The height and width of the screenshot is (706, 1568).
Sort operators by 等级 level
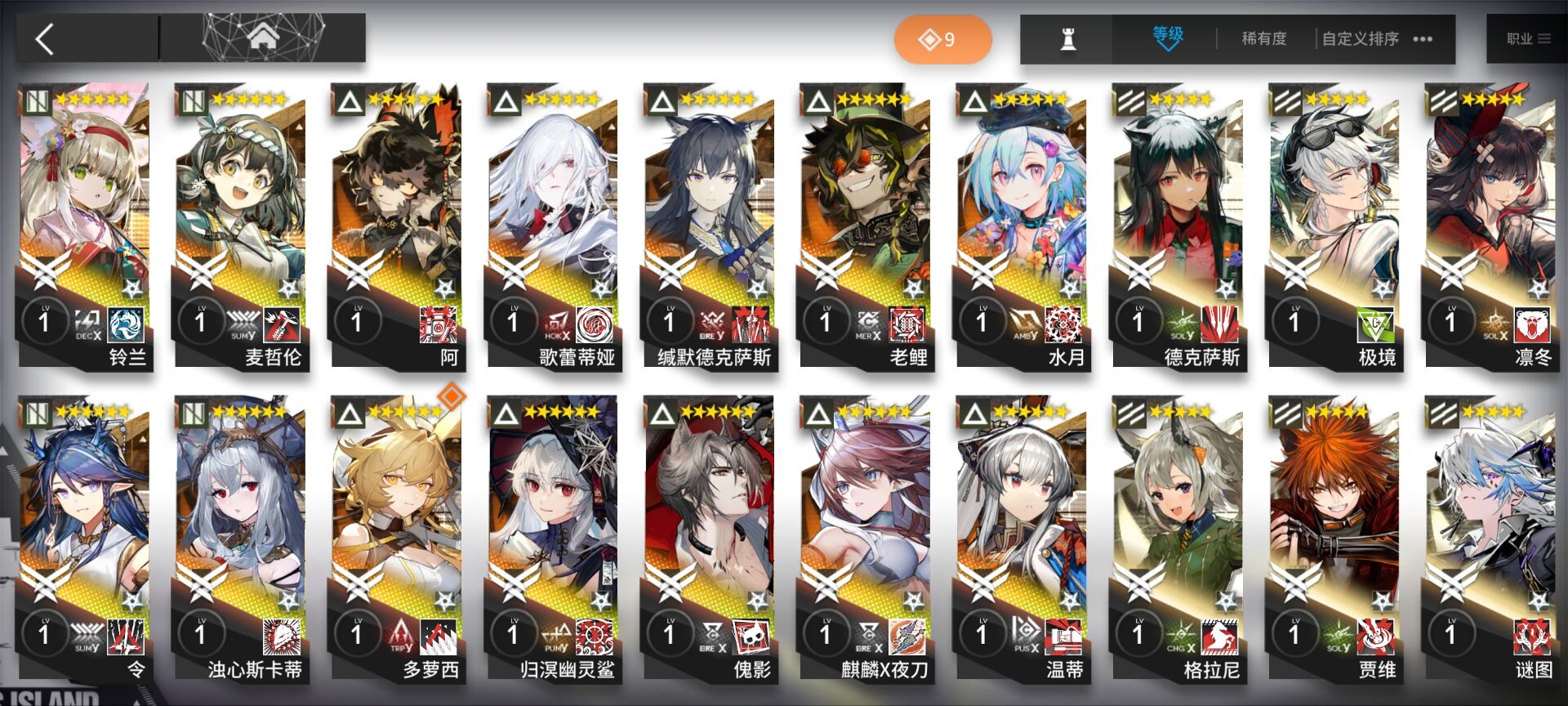tap(1167, 38)
